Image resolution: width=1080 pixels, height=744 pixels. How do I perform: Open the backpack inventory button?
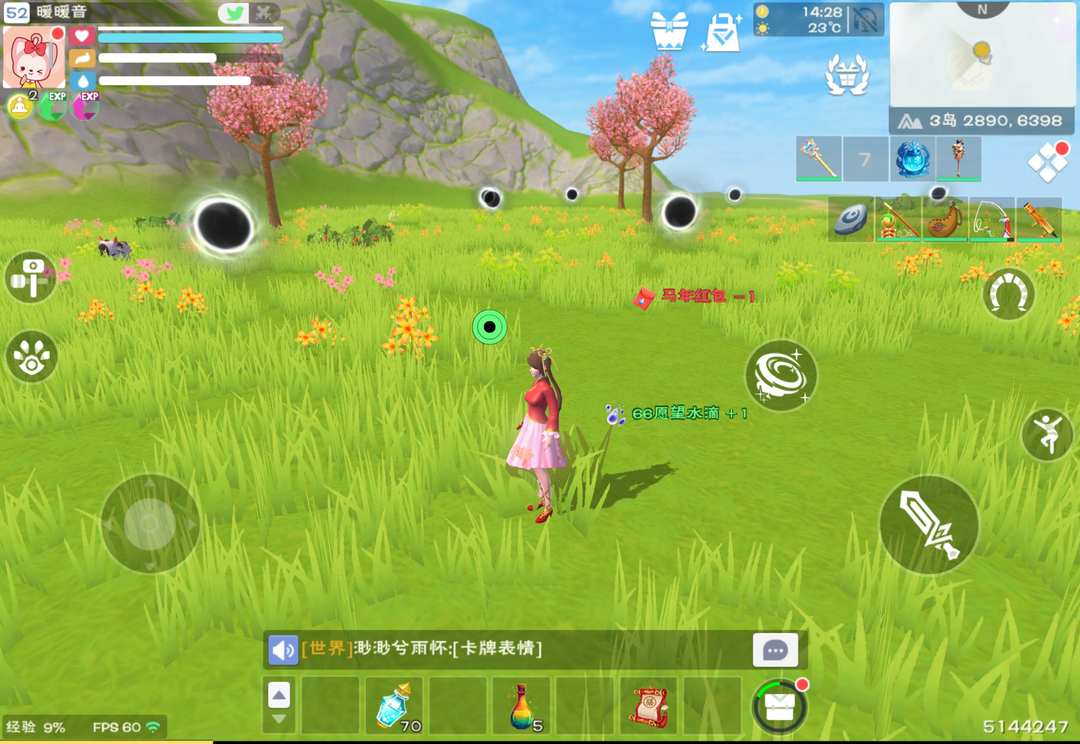779,706
